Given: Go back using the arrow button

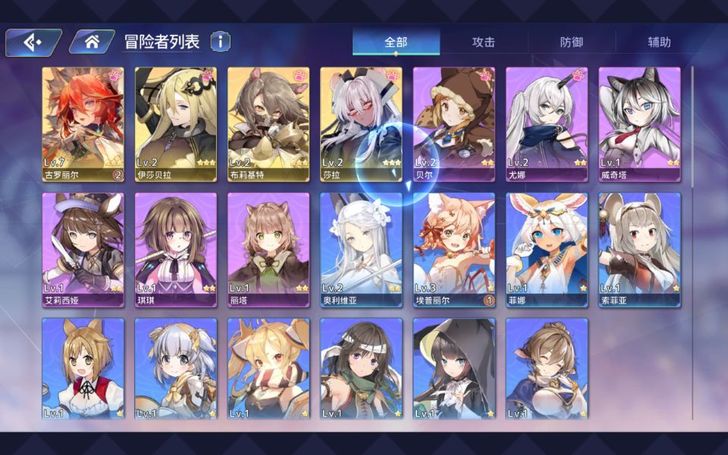Looking at the screenshot, I should coord(33,41).
